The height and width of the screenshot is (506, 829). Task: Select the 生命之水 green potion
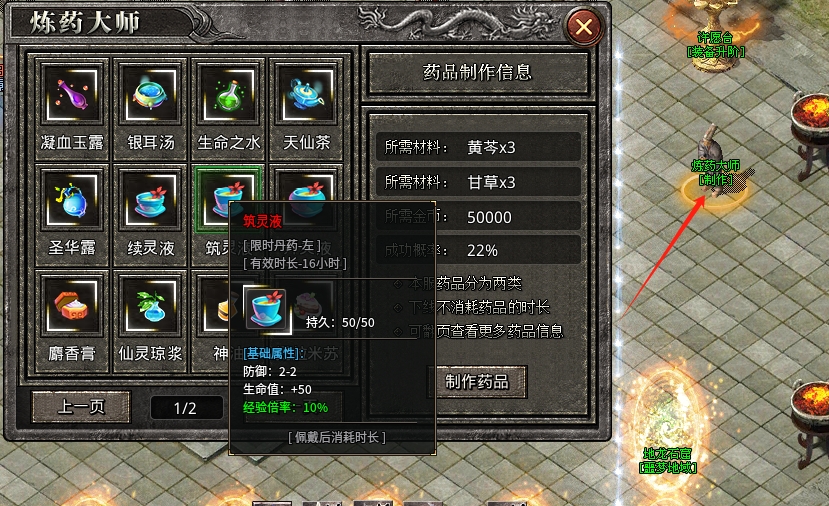tap(230, 96)
